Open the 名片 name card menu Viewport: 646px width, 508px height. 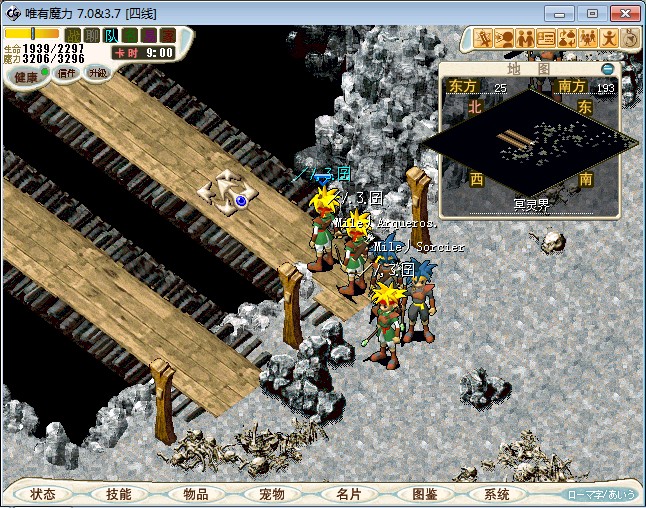[x=348, y=494]
